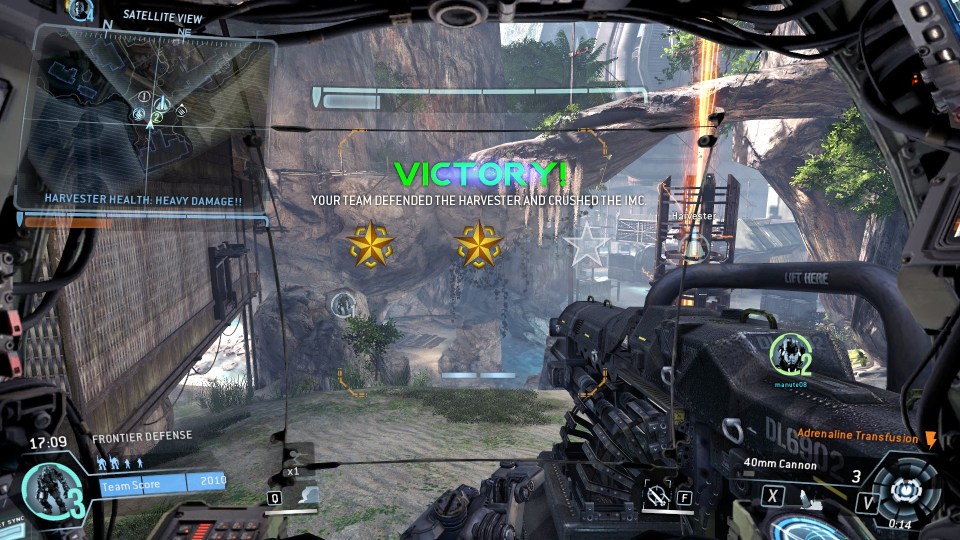This screenshot has height=540, width=960.
Task: Click the manute08 teammate marker
Action: click(787, 354)
